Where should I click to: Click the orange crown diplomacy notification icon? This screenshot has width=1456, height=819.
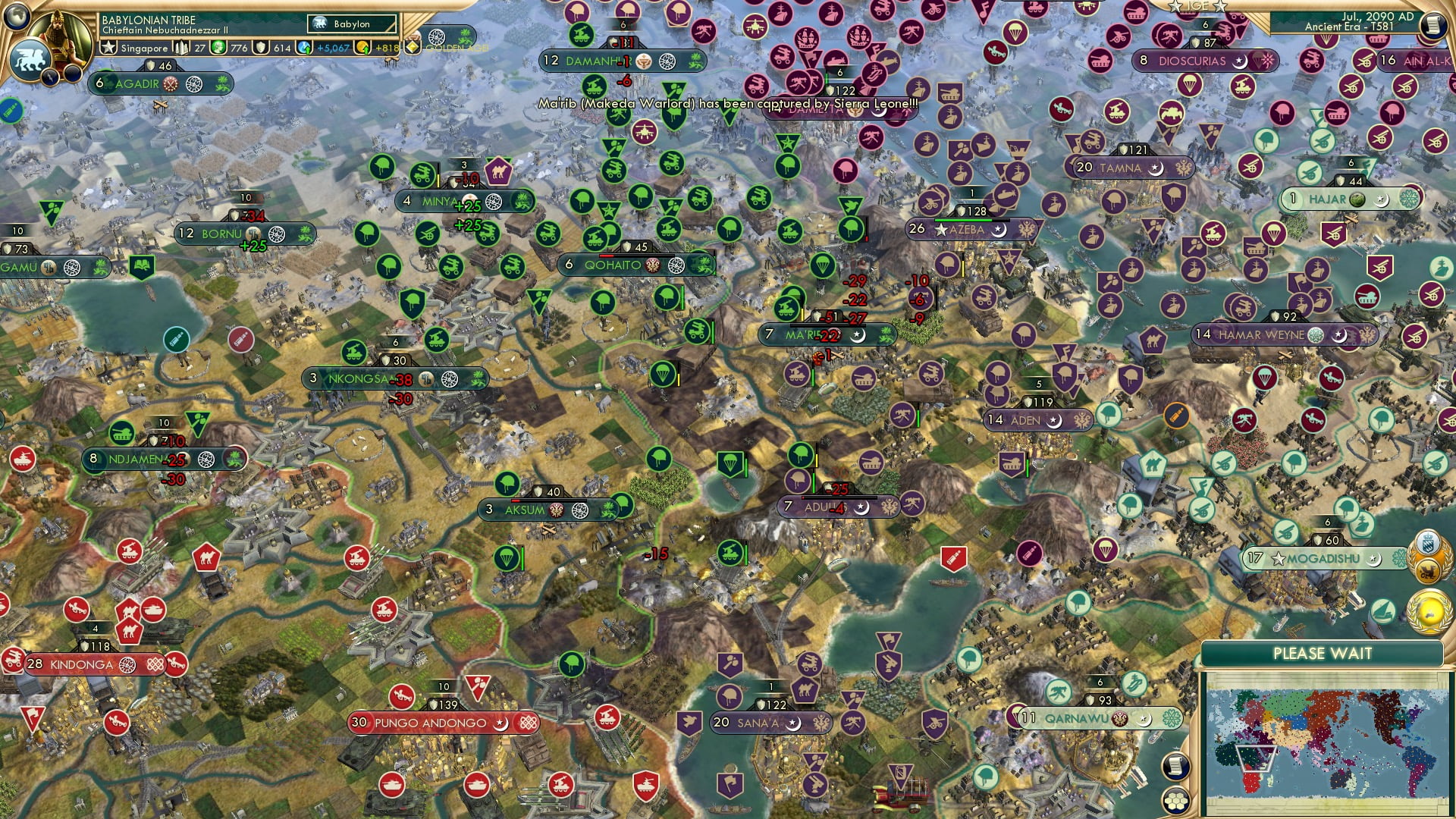(1427, 541)
